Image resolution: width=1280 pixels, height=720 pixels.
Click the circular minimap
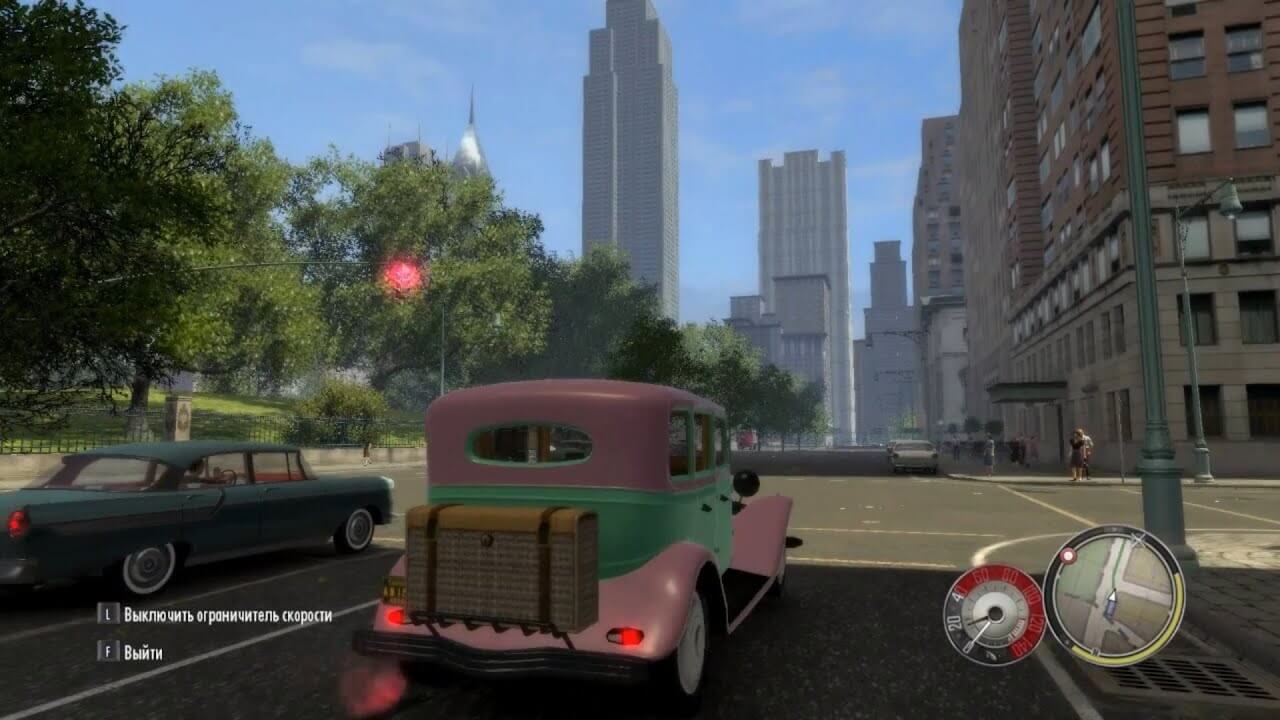(1113, 596)
